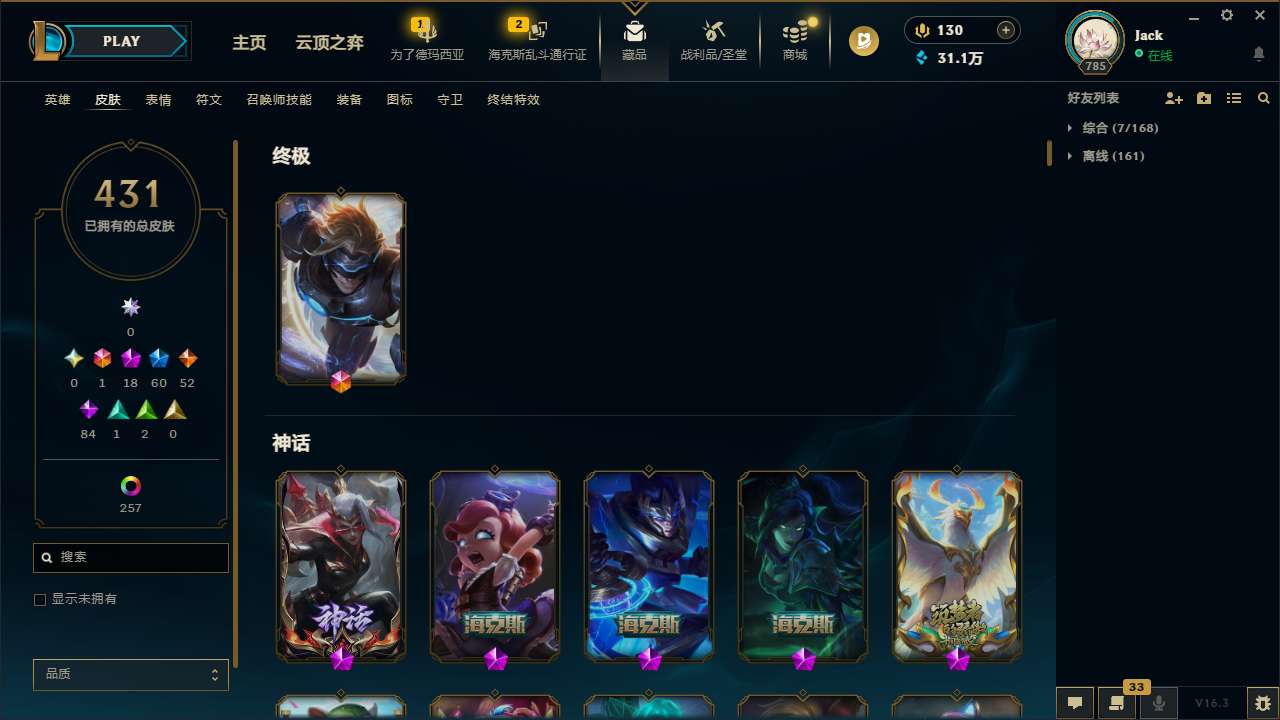Open the bug report icon in bottom bar
The image size is (1280, 720).
point(1264,703)
